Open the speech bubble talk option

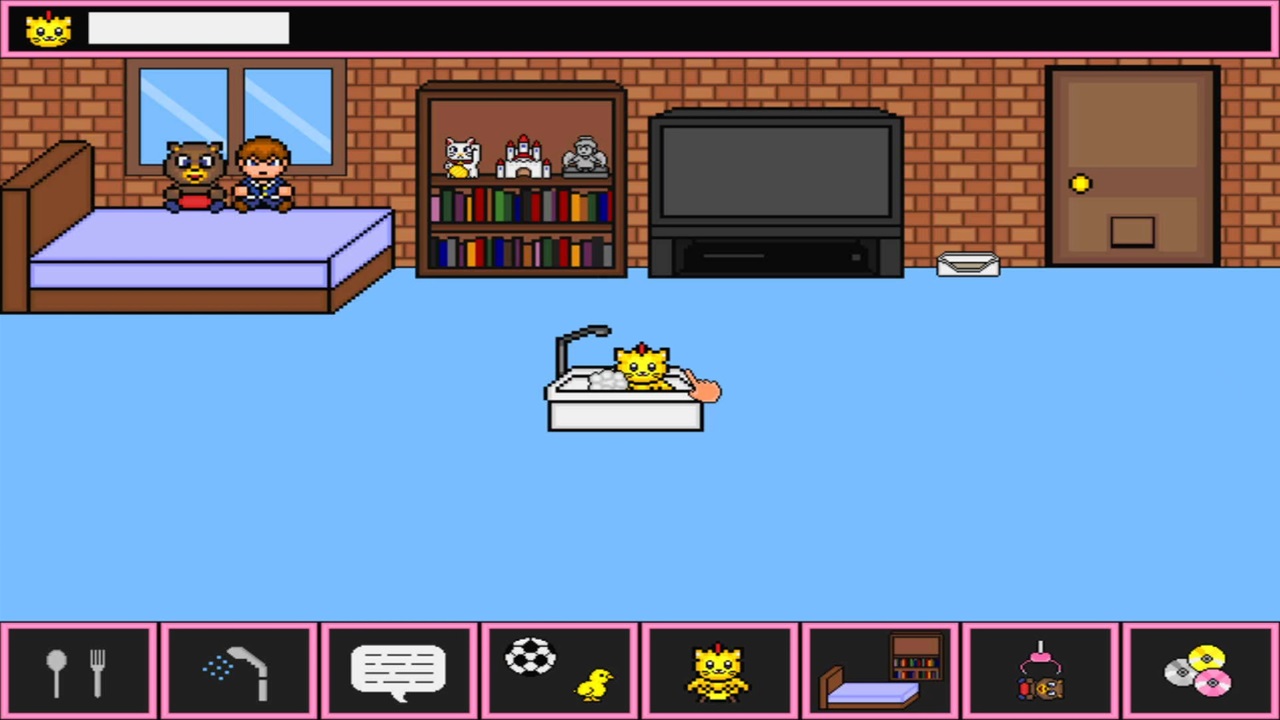(399, 668)
